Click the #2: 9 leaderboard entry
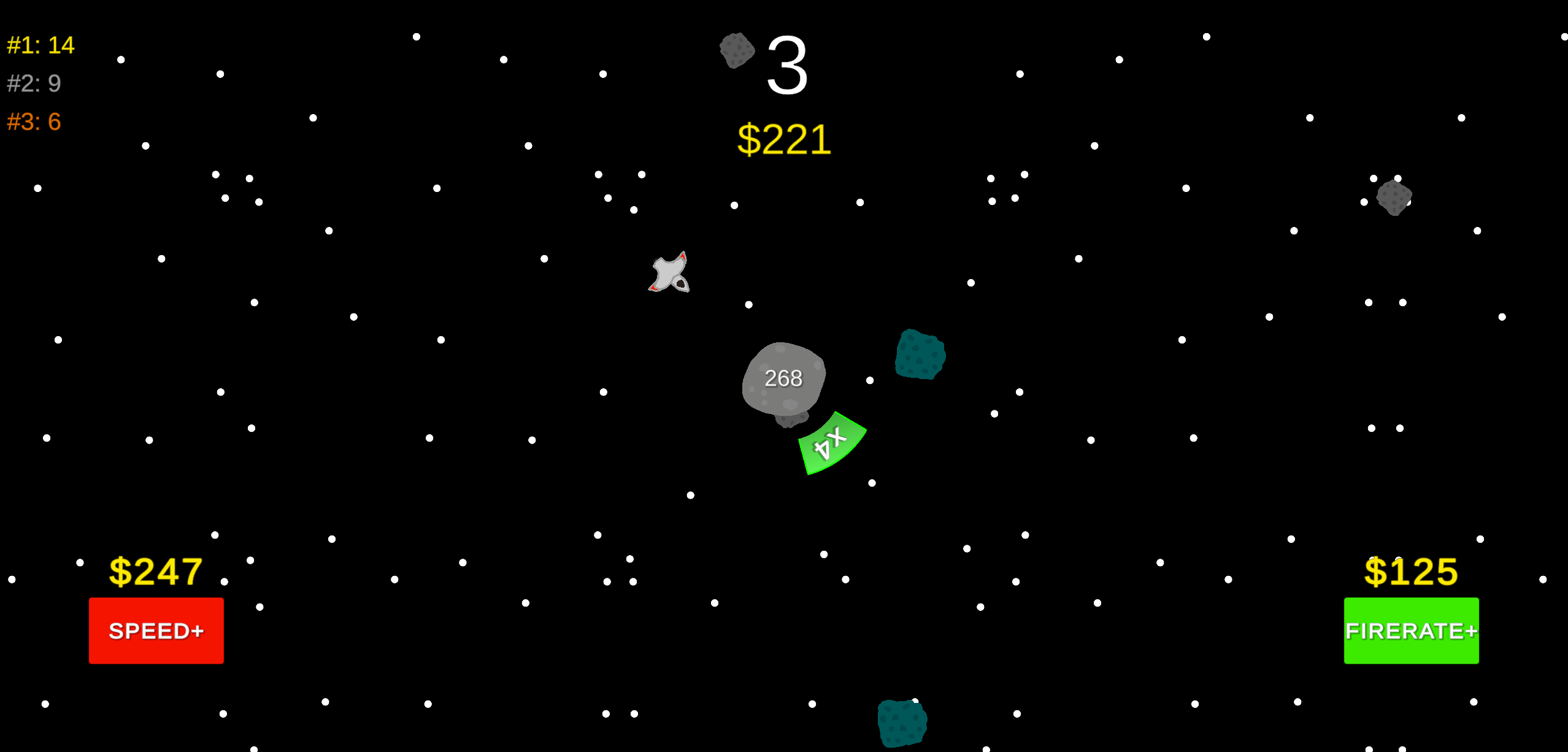This screenshot has width=1568, height=752. click(x=34, y=83)
